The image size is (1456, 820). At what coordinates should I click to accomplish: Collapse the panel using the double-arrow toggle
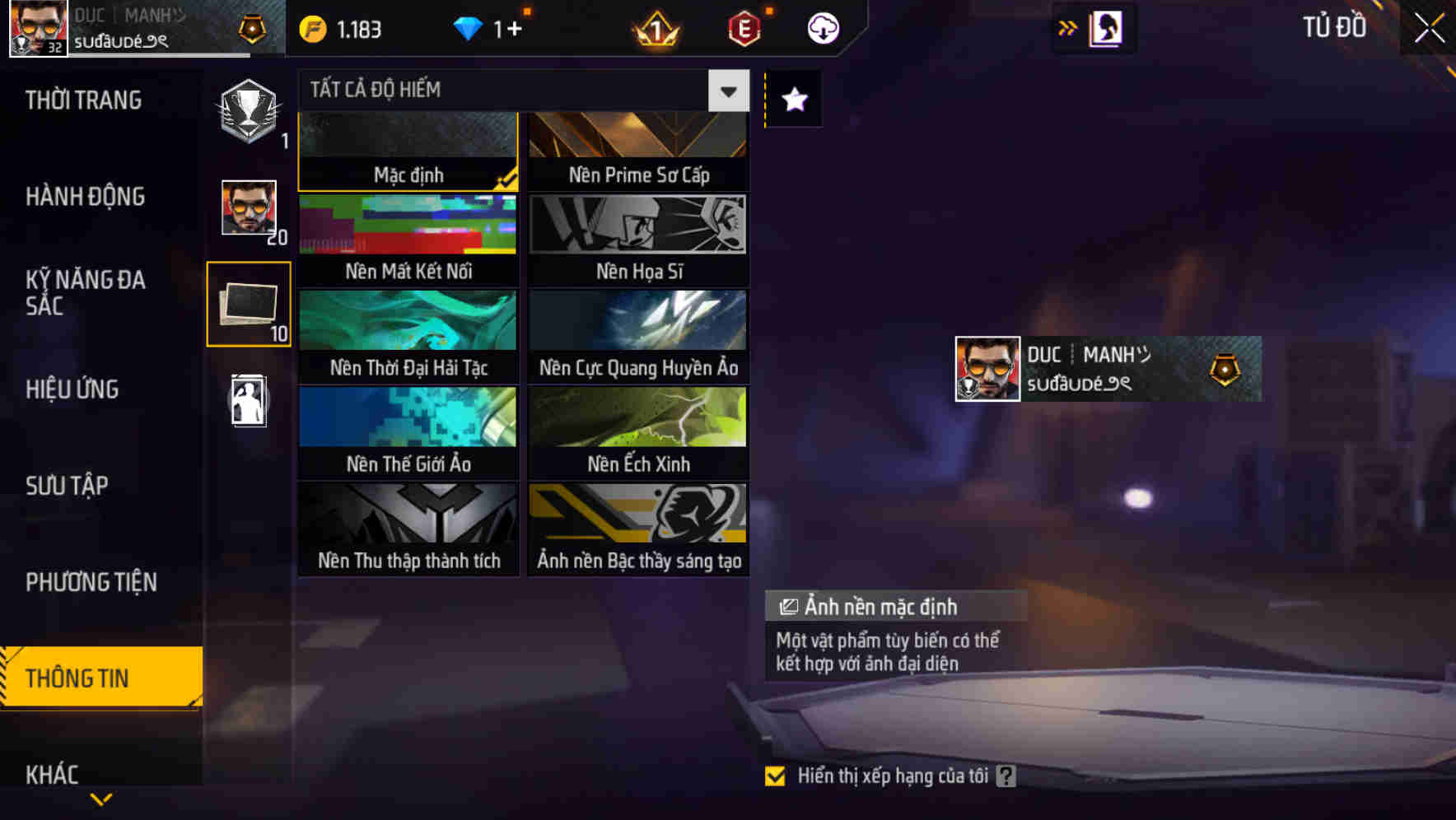pyautogui.click(x=1068, y=26)
